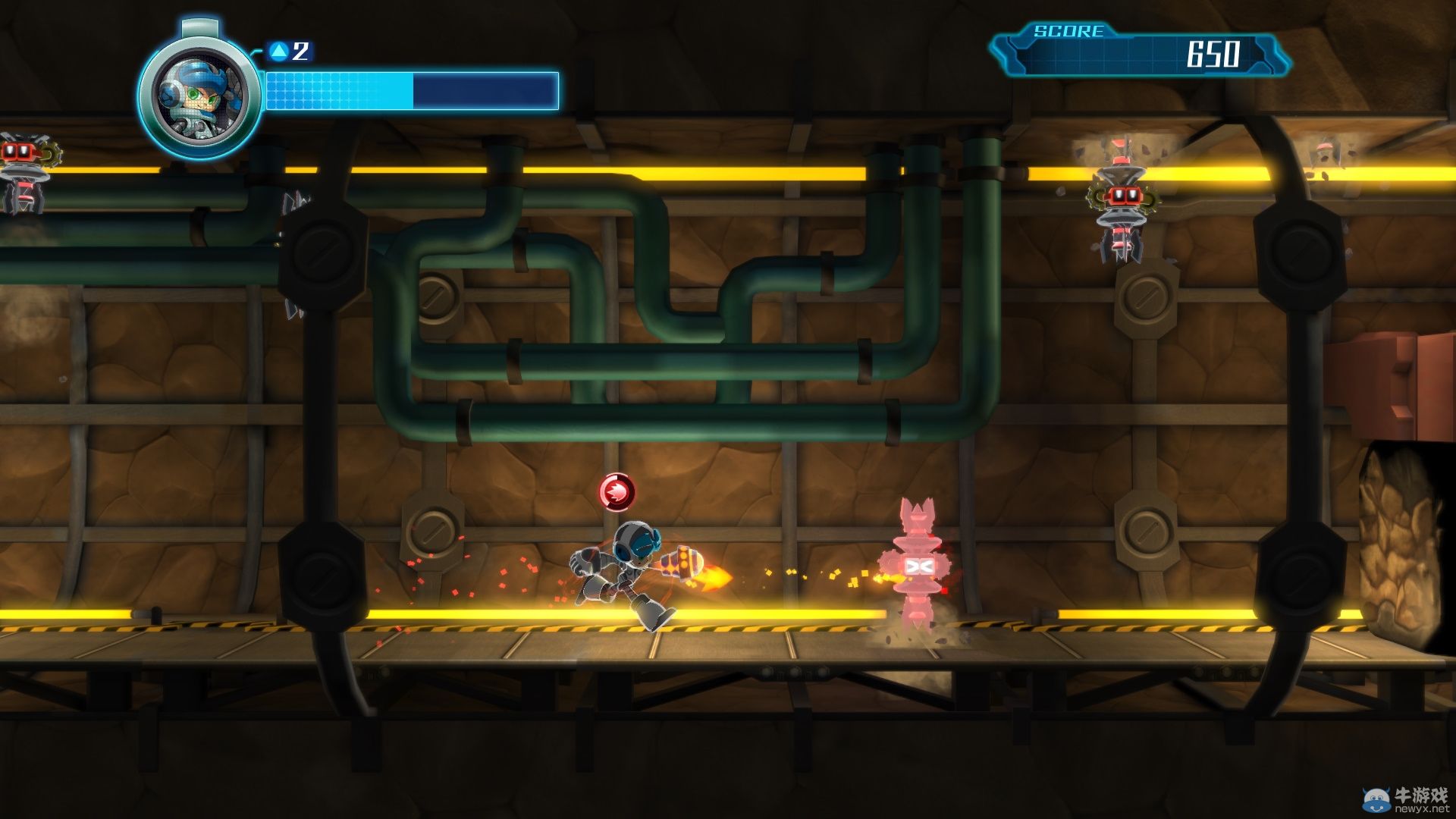This screenshot has width=1456, height=819.
Task: Click Beck's character portrait
Action: click(199, 96)
